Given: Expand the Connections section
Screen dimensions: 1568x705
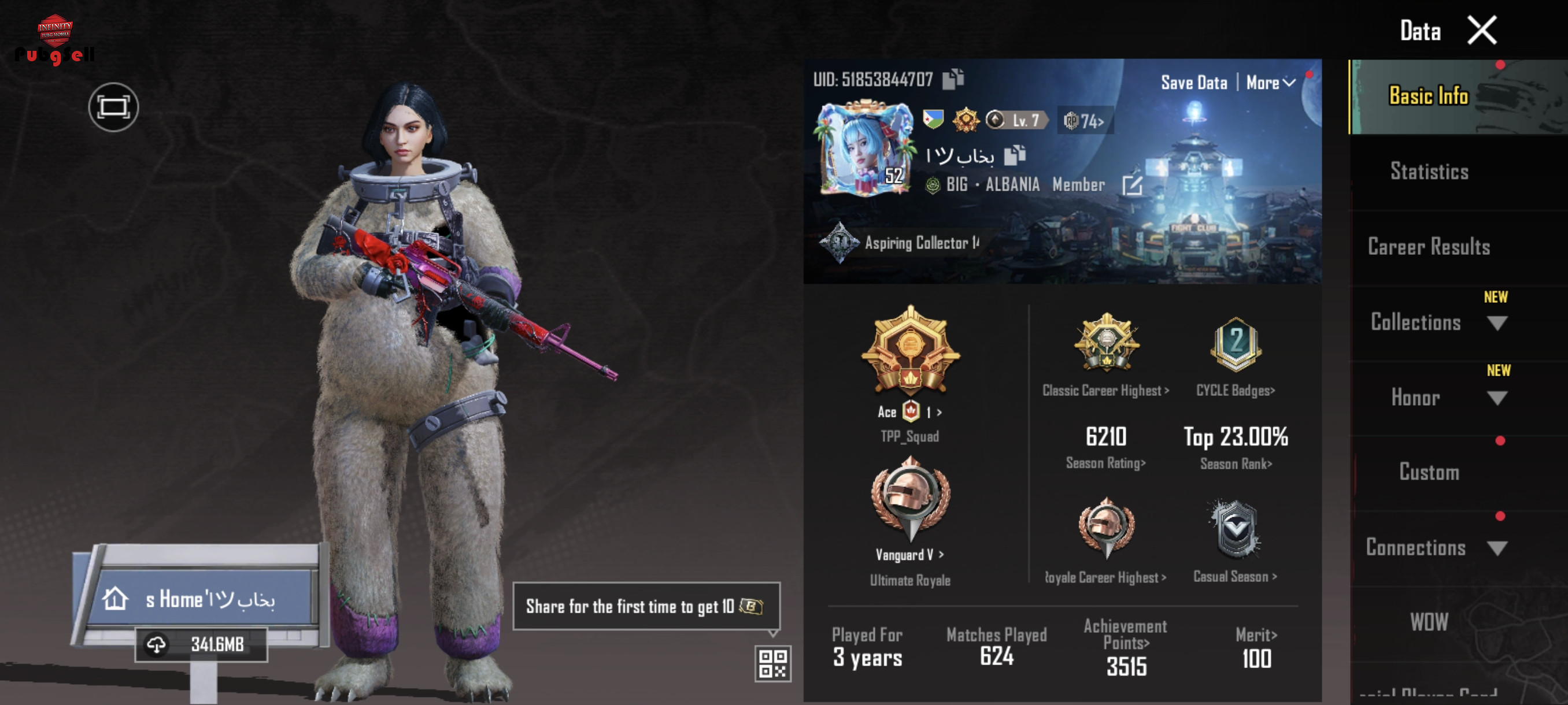Looking at the screenshot, I should tap(1497, 548).
